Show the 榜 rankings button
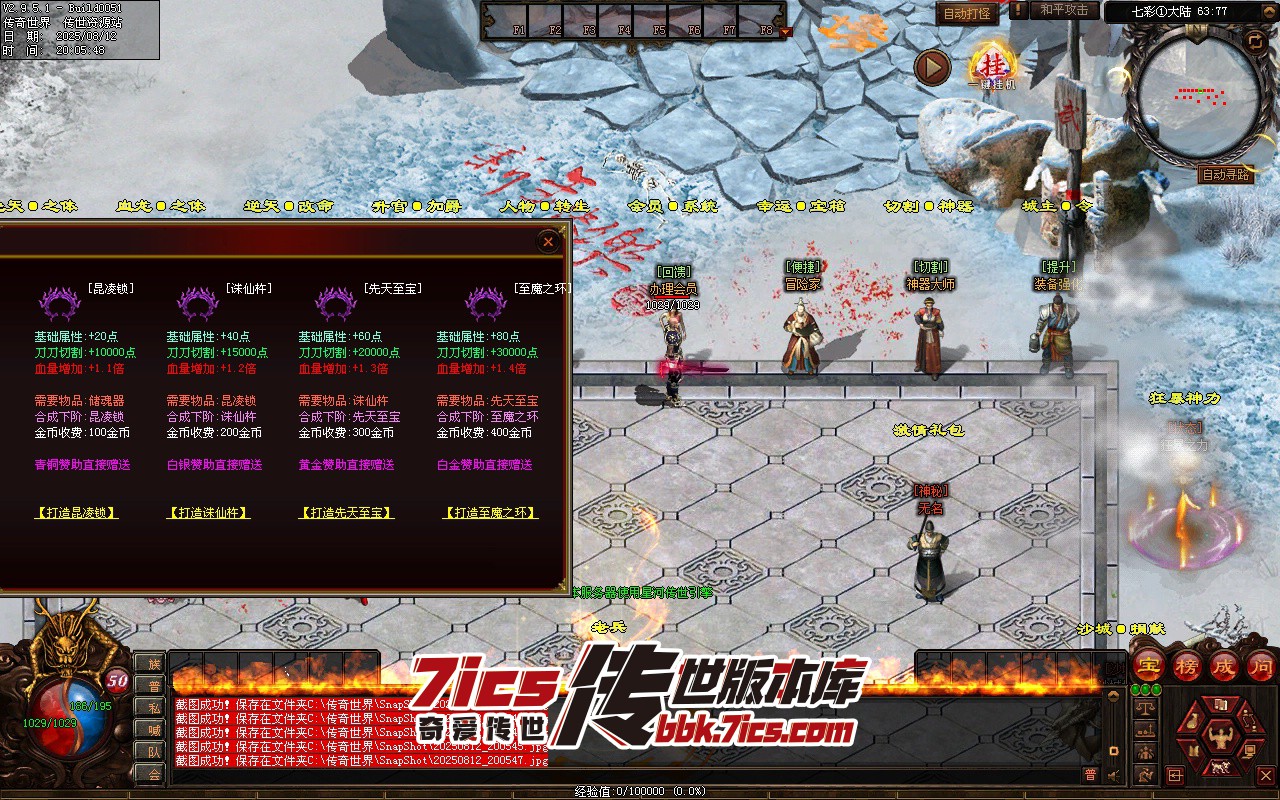The width and height of the screenshot is (1280, 800). pyautogui.click(x=1187, y=666)
